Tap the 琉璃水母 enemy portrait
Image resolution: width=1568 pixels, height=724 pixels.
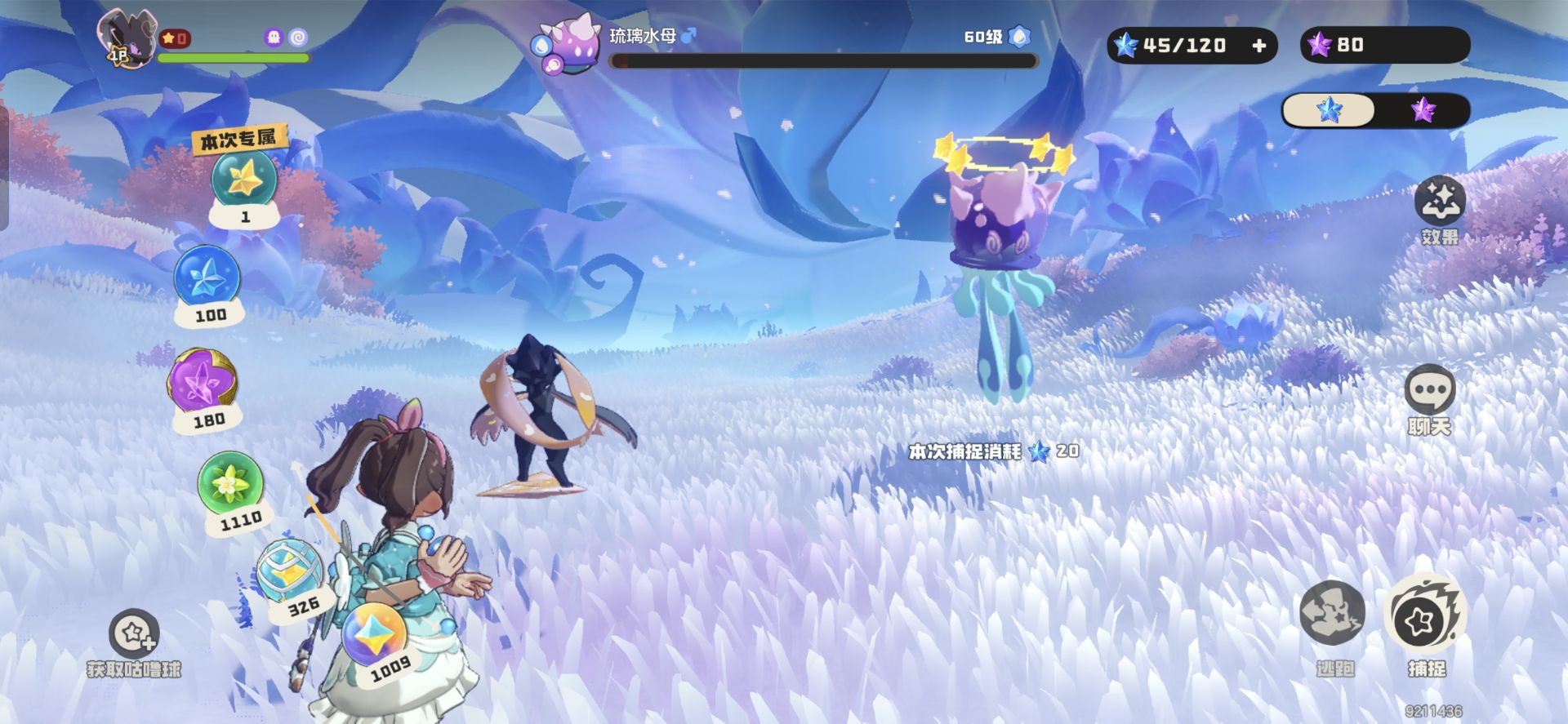tap(569, 46)
